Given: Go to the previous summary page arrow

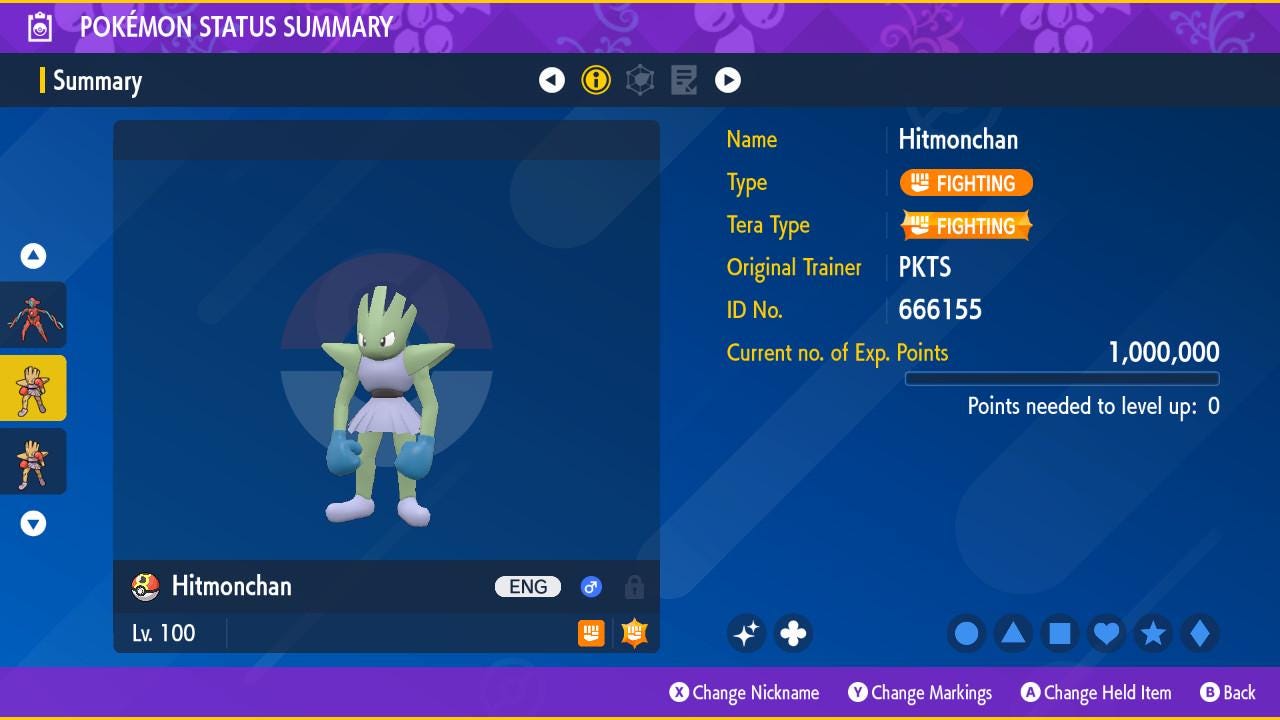Looking at the screenshot, I should [552, 80].
